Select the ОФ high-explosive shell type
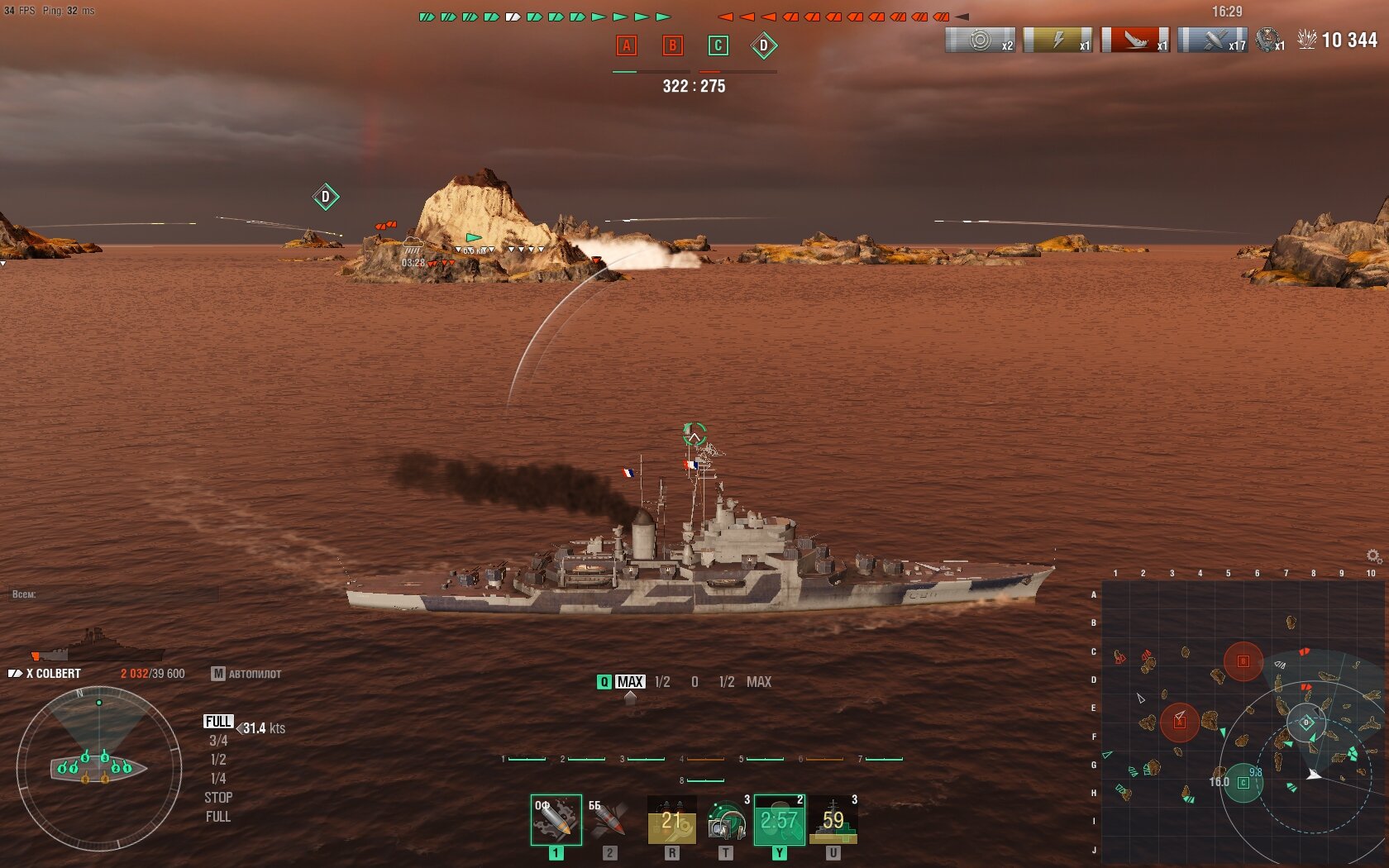 click(x=556, y=819)
